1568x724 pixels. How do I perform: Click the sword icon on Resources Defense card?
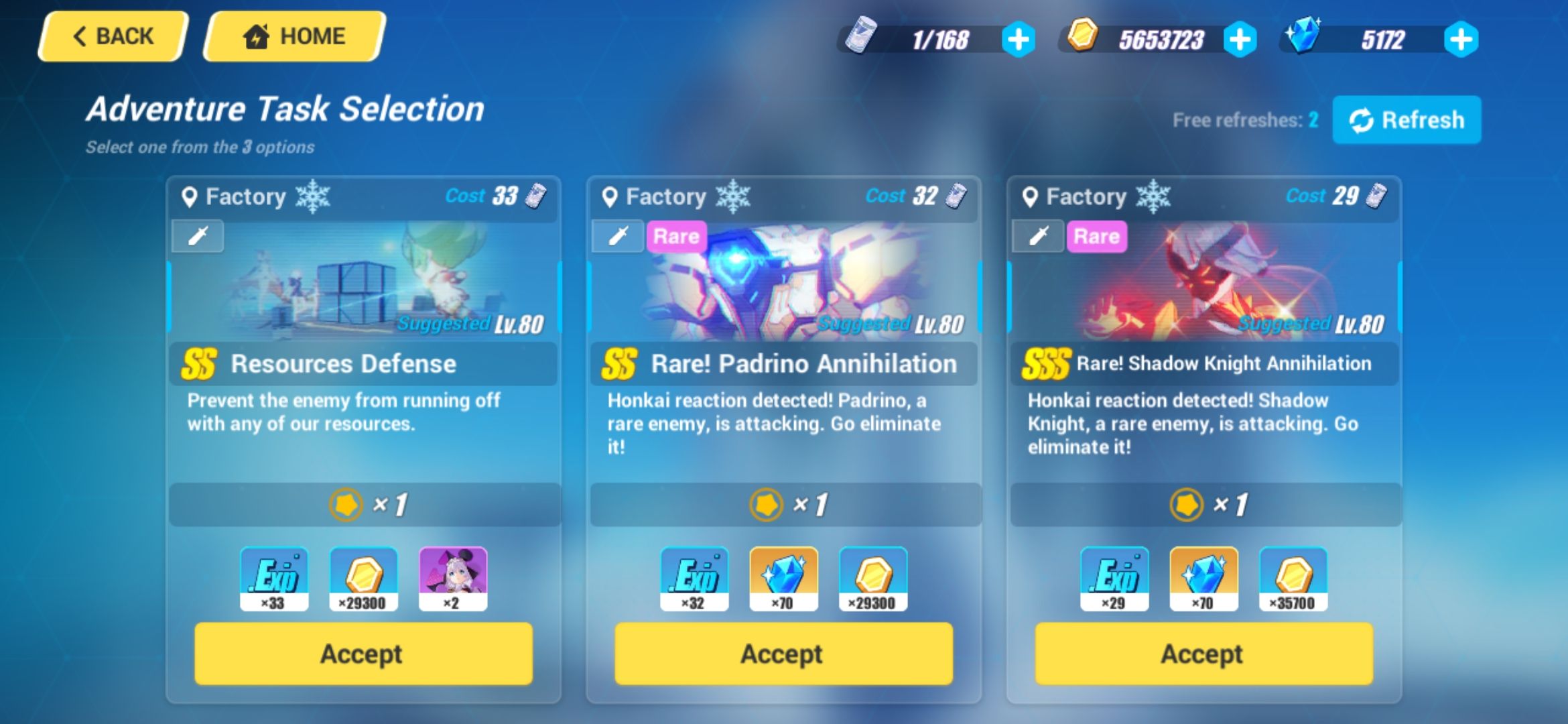(x=196, y=236)
